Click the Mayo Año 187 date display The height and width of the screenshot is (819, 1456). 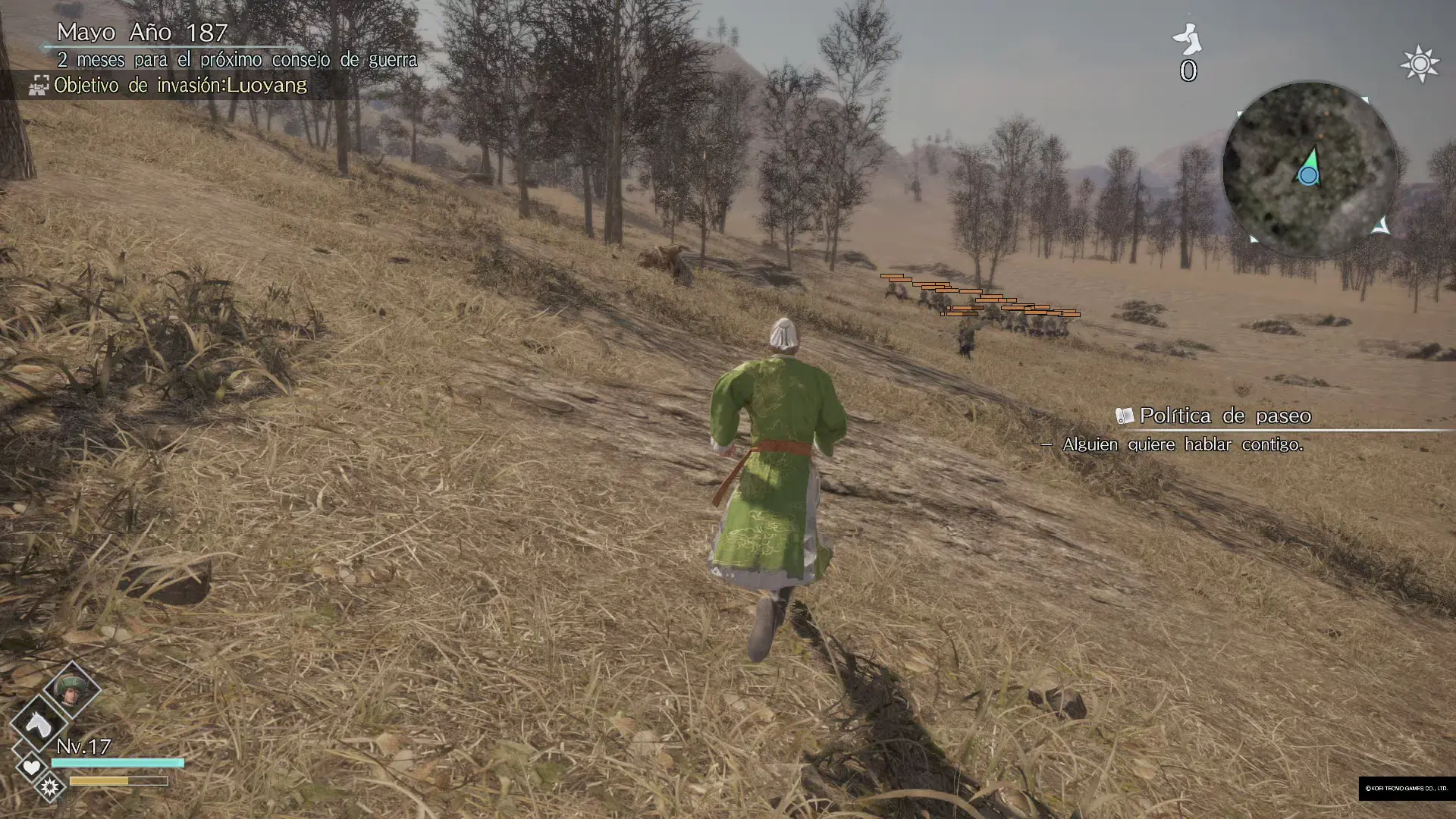click(142, 32)
